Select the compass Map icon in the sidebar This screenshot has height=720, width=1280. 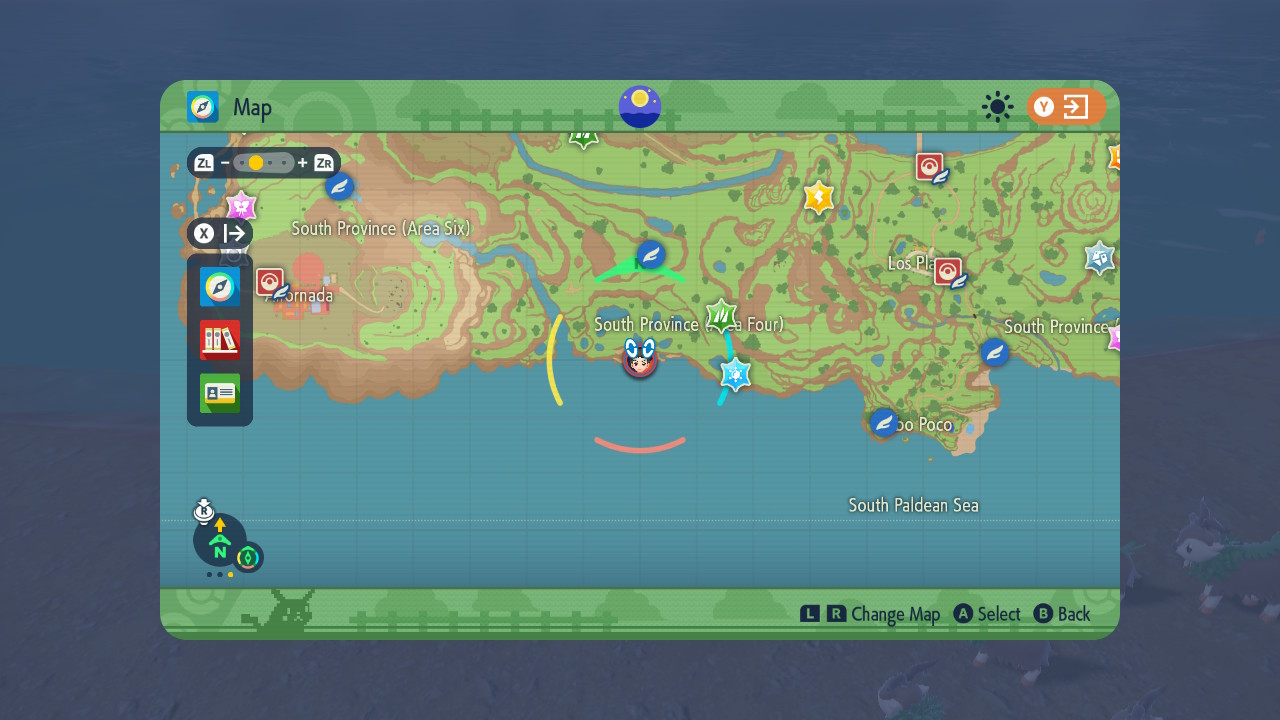[219, 286]
